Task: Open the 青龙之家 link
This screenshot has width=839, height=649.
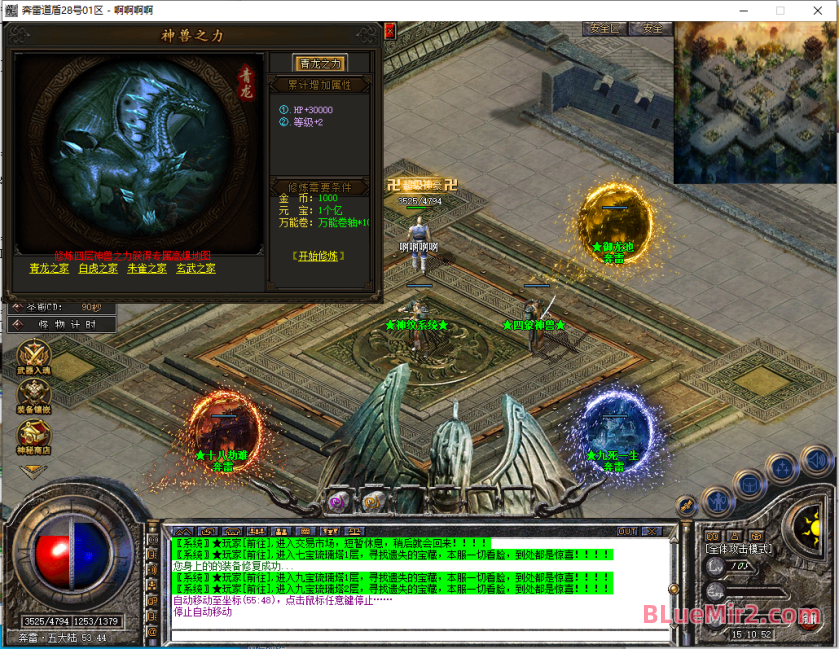Action: click(51, 268)
